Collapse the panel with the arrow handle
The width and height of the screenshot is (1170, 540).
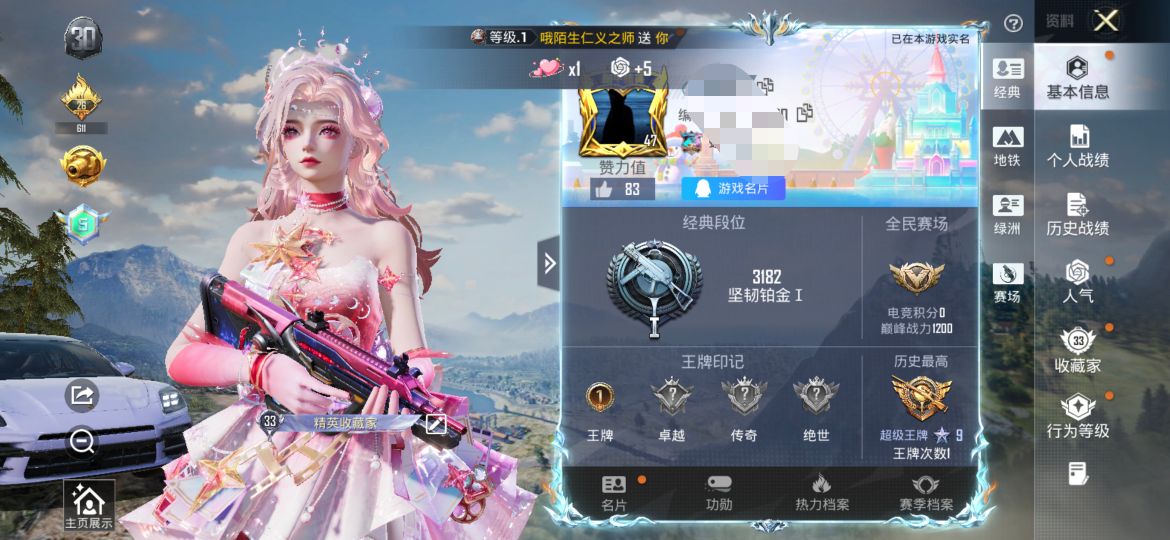[548, 264]
